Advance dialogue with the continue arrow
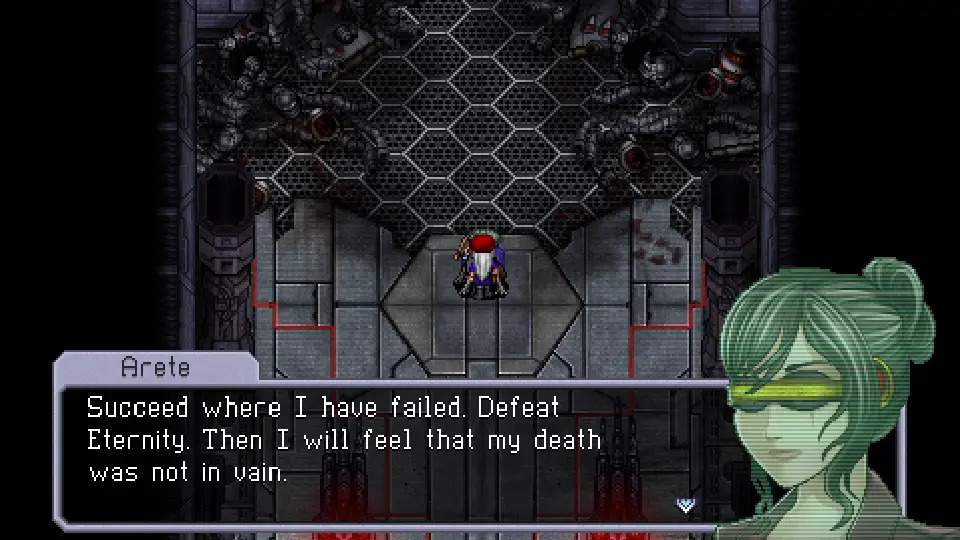 click(685, 505)
